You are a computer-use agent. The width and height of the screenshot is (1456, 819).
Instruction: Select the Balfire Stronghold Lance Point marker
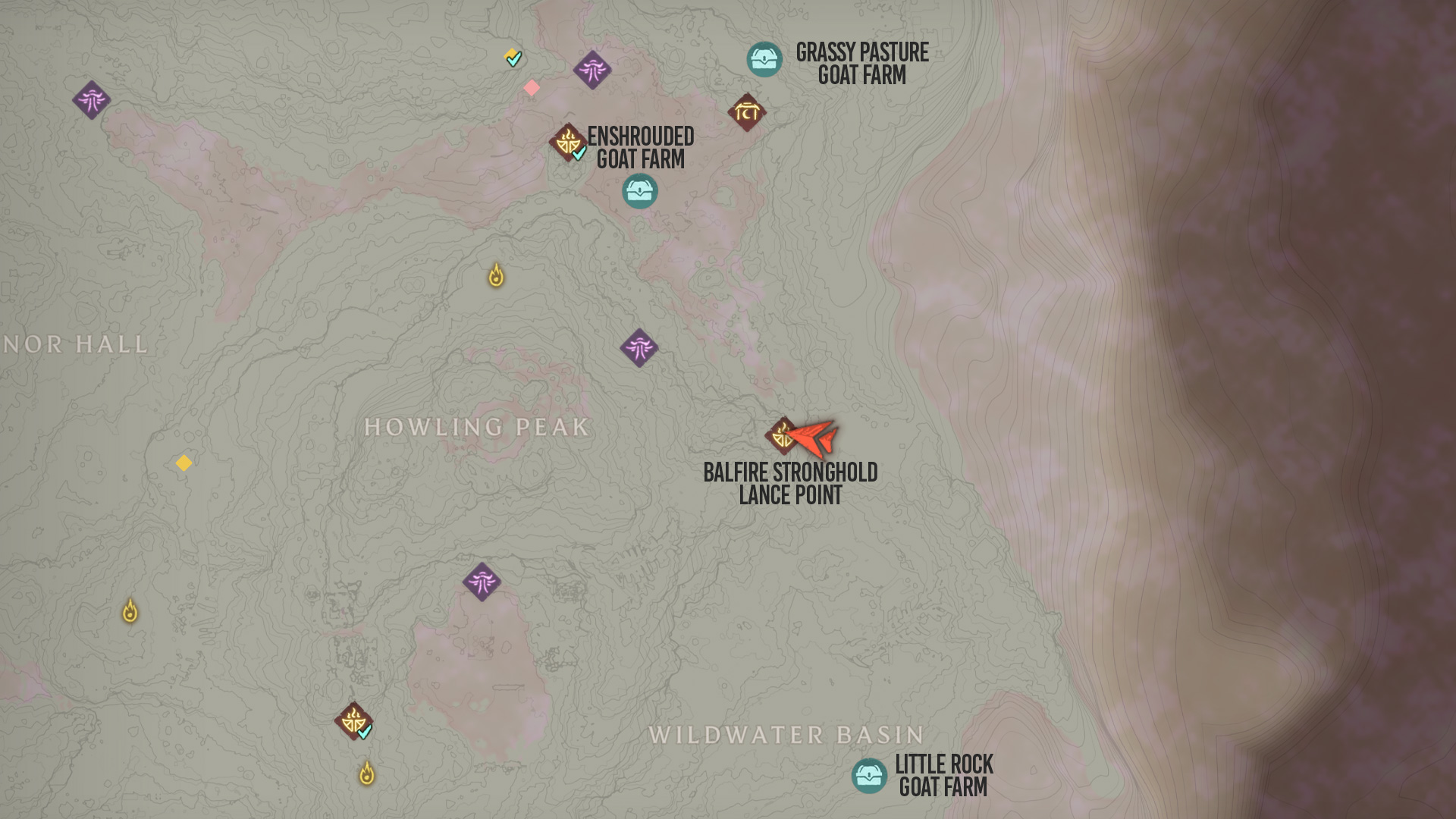(781, 436)
